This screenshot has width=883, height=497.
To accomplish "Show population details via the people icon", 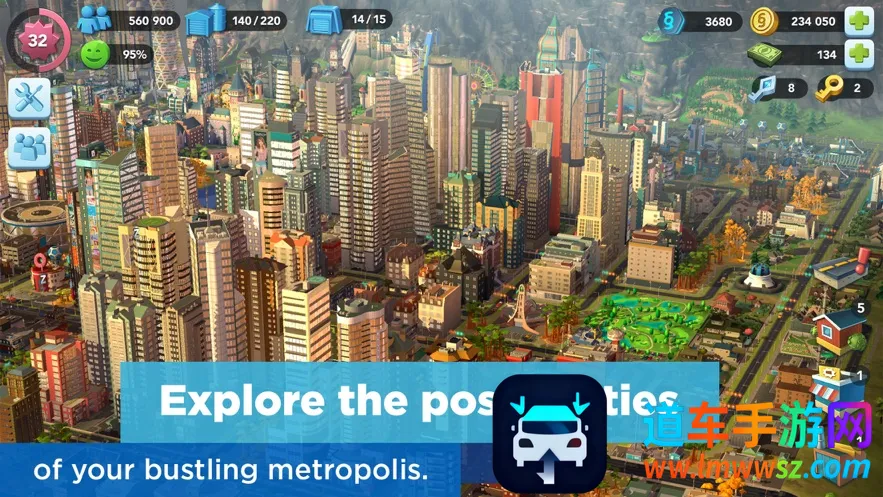I will pyautogui.click(x=95, y=19).
